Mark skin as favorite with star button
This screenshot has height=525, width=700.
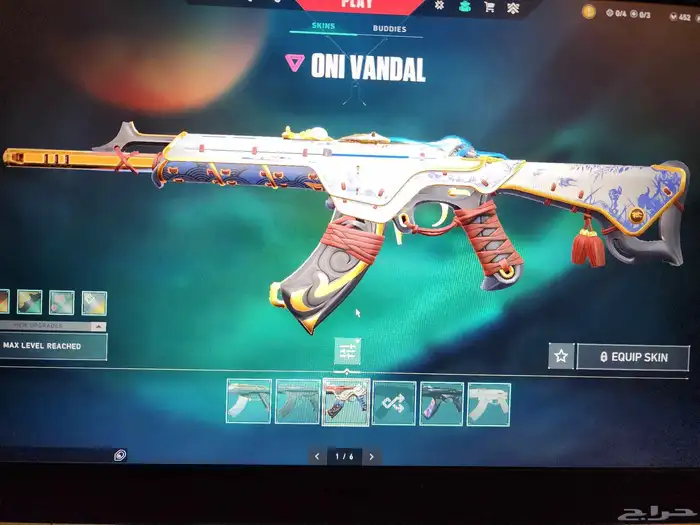tap(561, 356)
